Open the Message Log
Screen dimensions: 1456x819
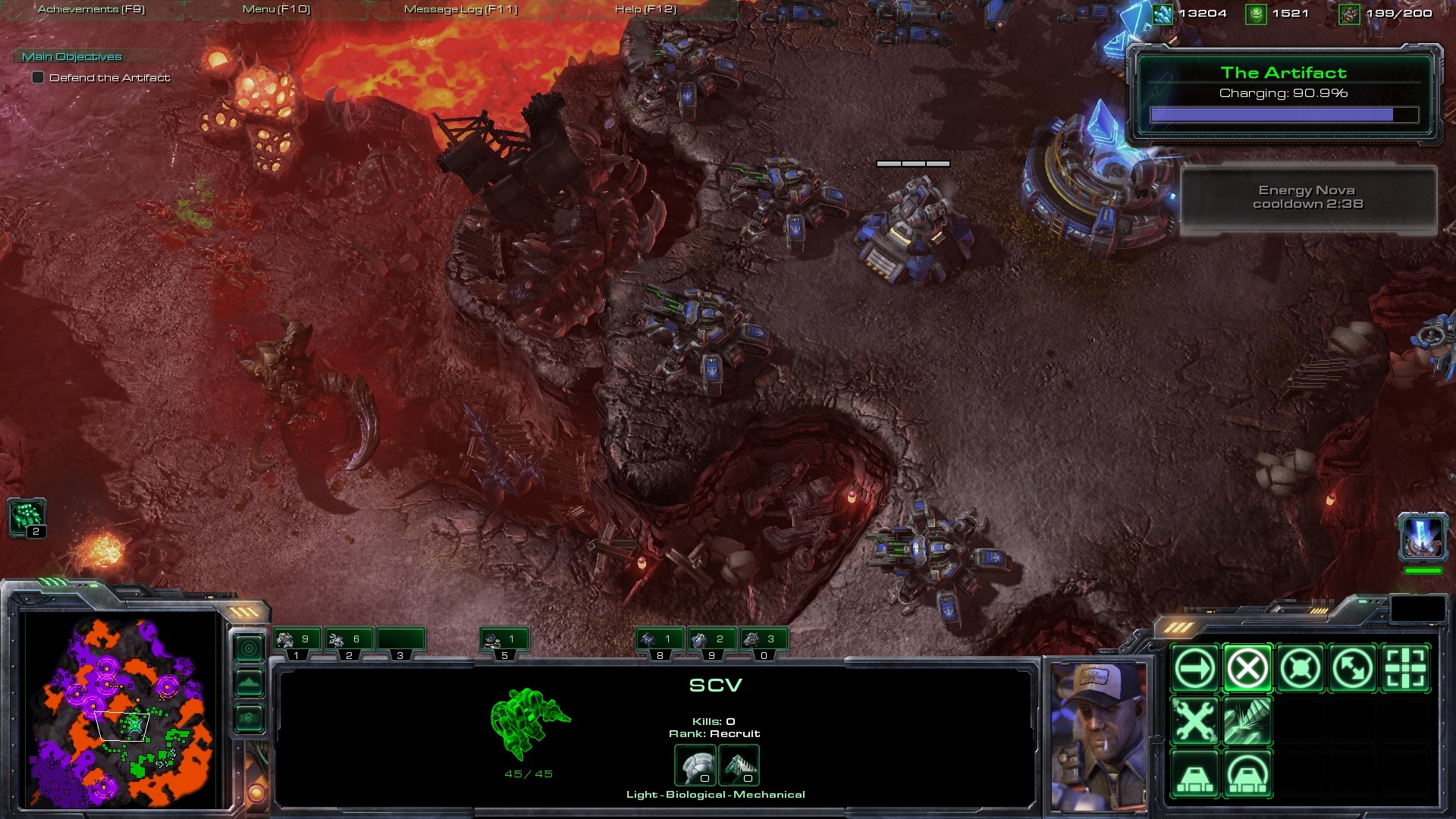click(460, 9)
